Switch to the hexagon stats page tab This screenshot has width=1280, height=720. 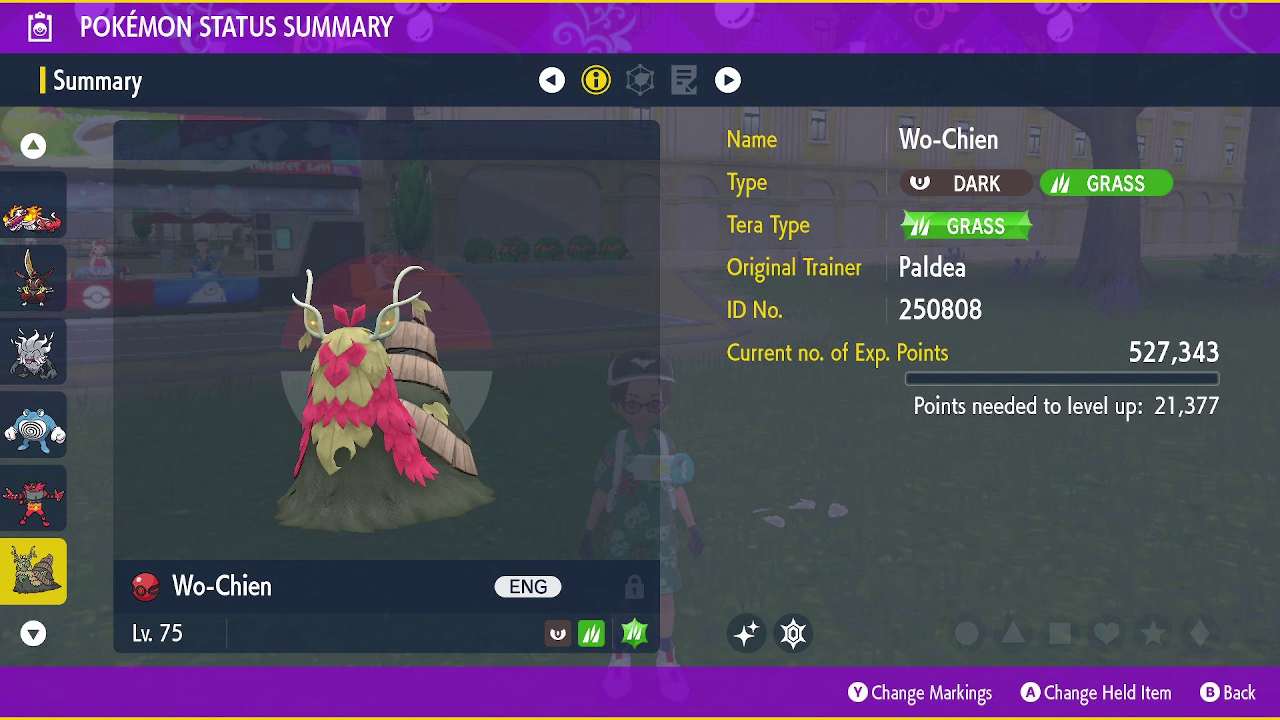[x=640, y=80]
